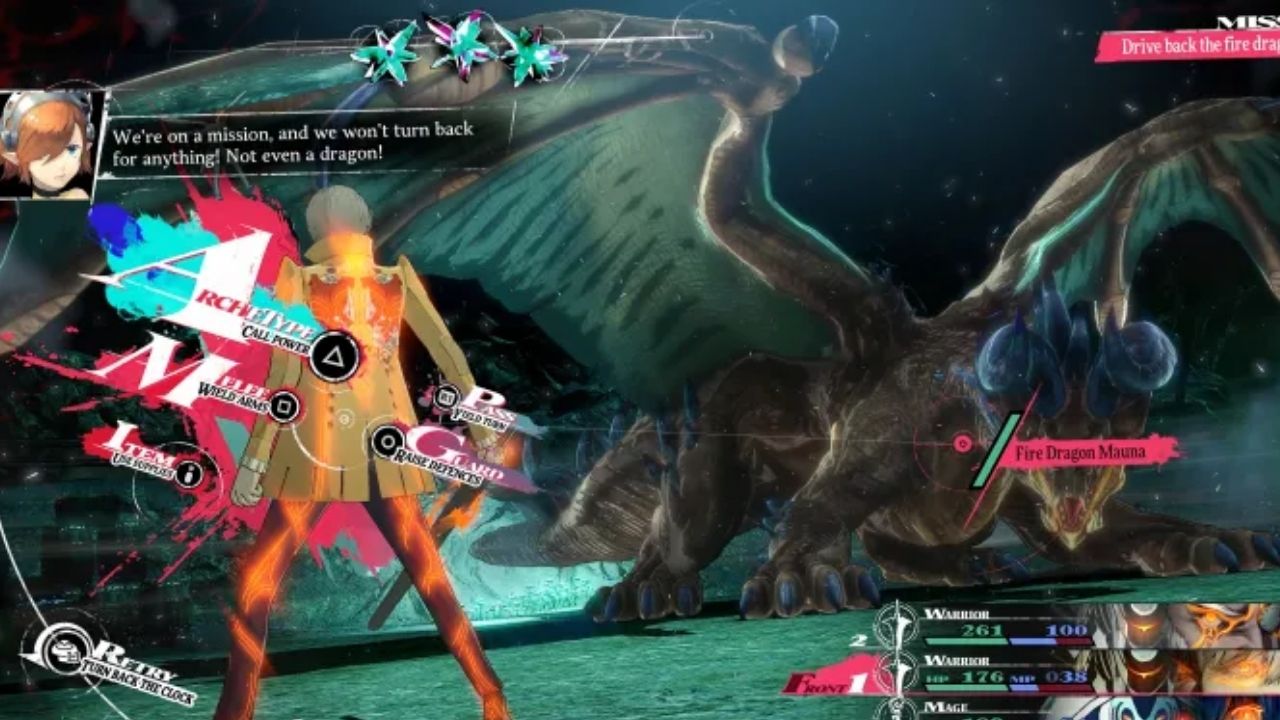The width and height of the screenshot is (1280, 720).
Task: Select the Mage party member row
Action: (x=1010, y=708)
